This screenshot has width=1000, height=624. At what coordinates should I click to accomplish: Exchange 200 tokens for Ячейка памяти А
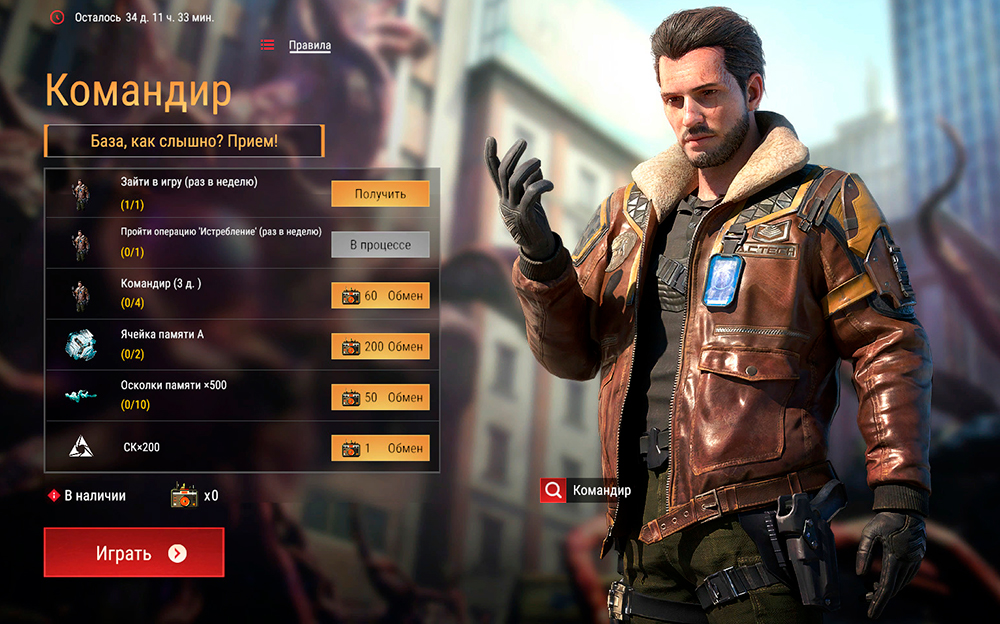[x=380, y=346]
